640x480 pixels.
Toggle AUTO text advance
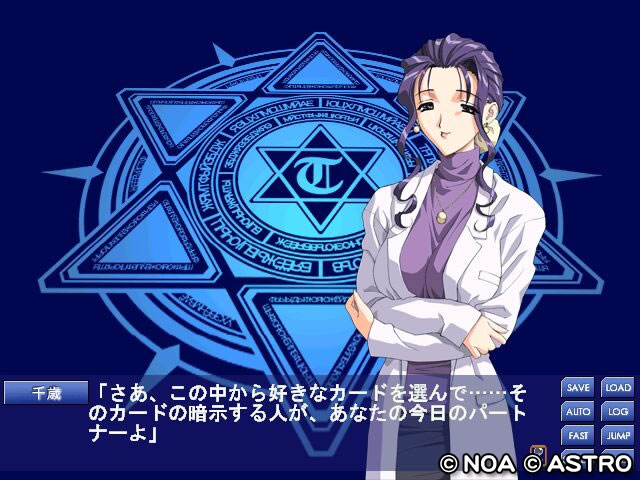(578, 412)
